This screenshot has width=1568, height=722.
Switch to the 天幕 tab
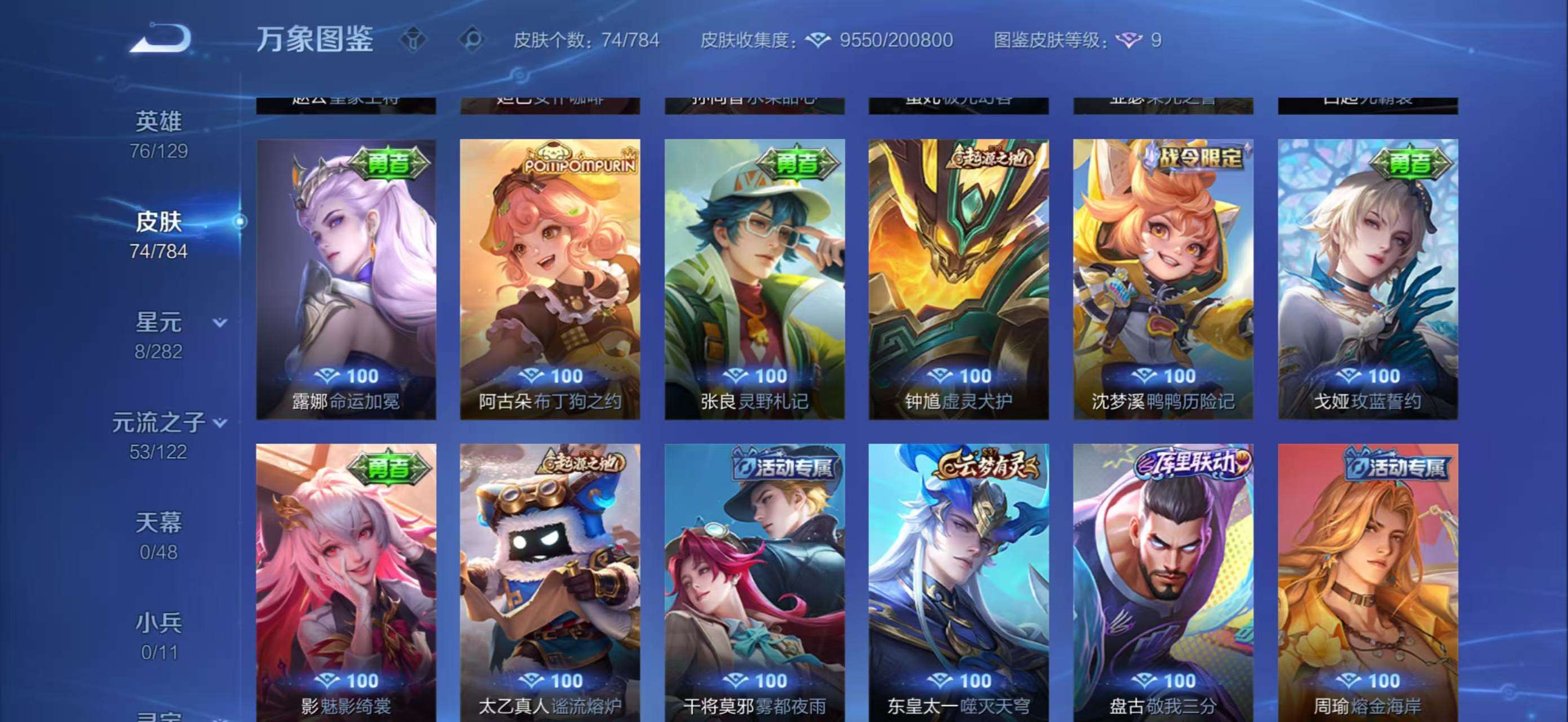pyautogui.click(x=160, y=522)
